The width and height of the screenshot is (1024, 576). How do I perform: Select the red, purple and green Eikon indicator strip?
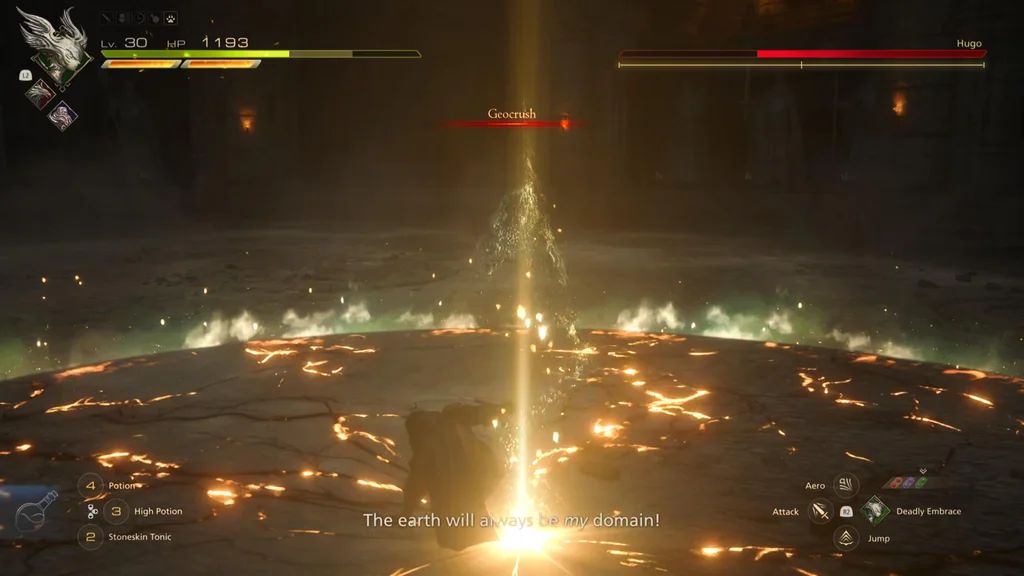(906, 483)
